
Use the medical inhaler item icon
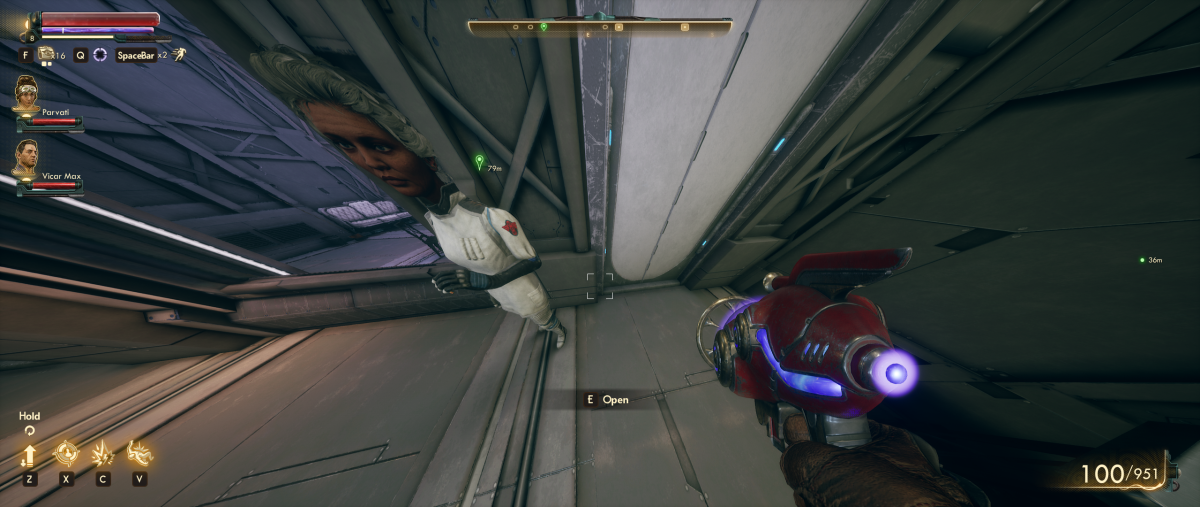pos(46,55)
